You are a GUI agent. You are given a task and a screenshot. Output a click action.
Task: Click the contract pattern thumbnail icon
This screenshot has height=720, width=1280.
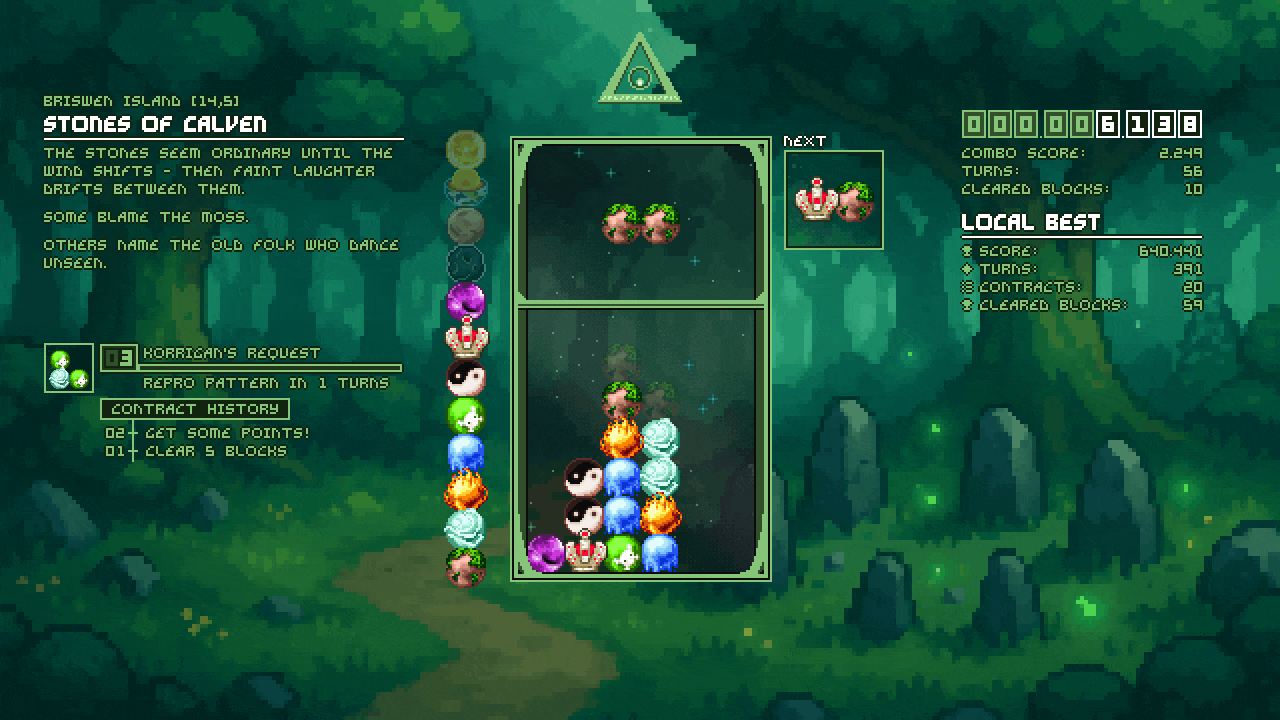pos(69,368)
